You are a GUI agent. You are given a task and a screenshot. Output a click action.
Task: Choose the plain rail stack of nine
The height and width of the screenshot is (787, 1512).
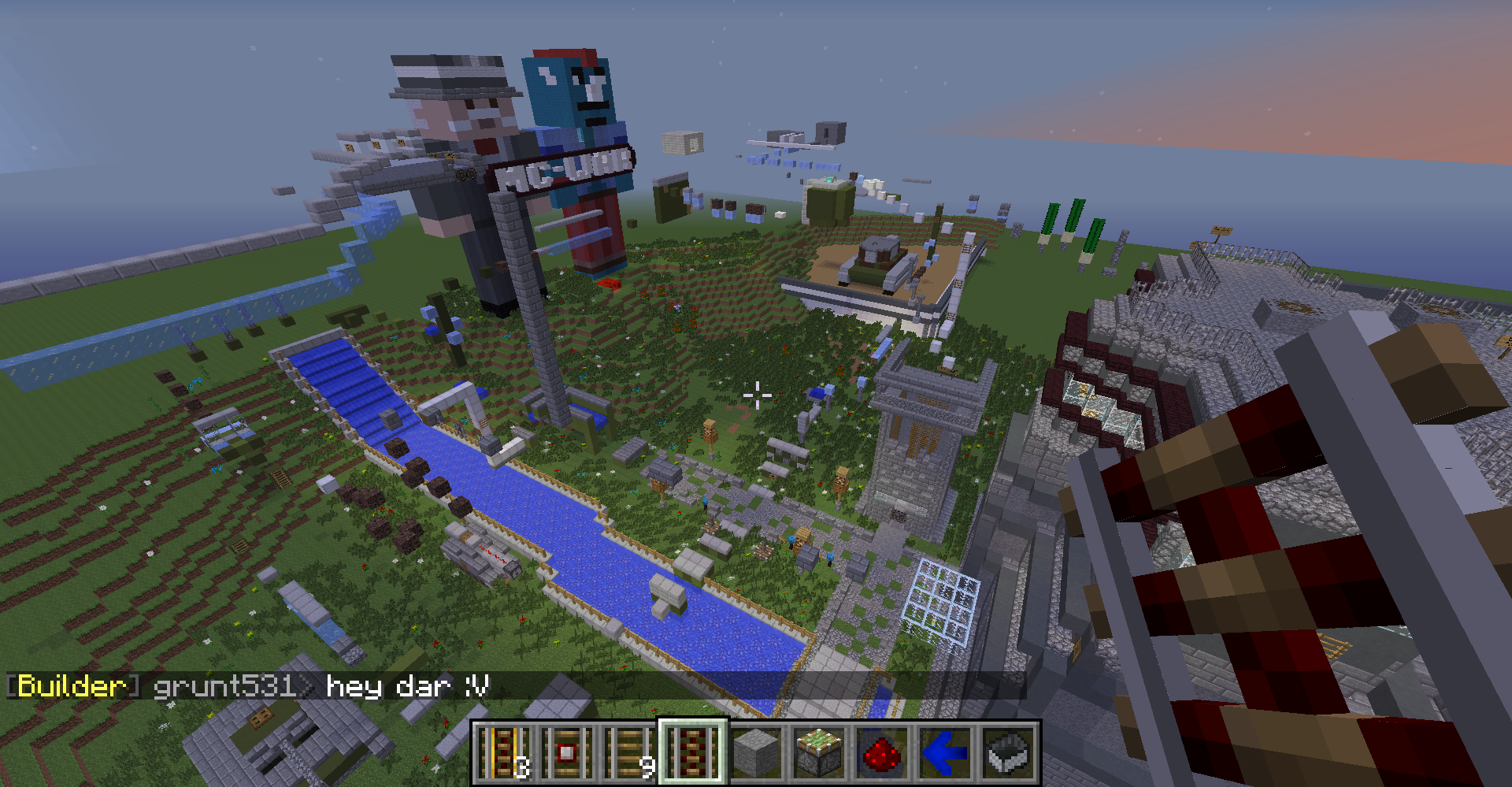click(x=631, y=753)
